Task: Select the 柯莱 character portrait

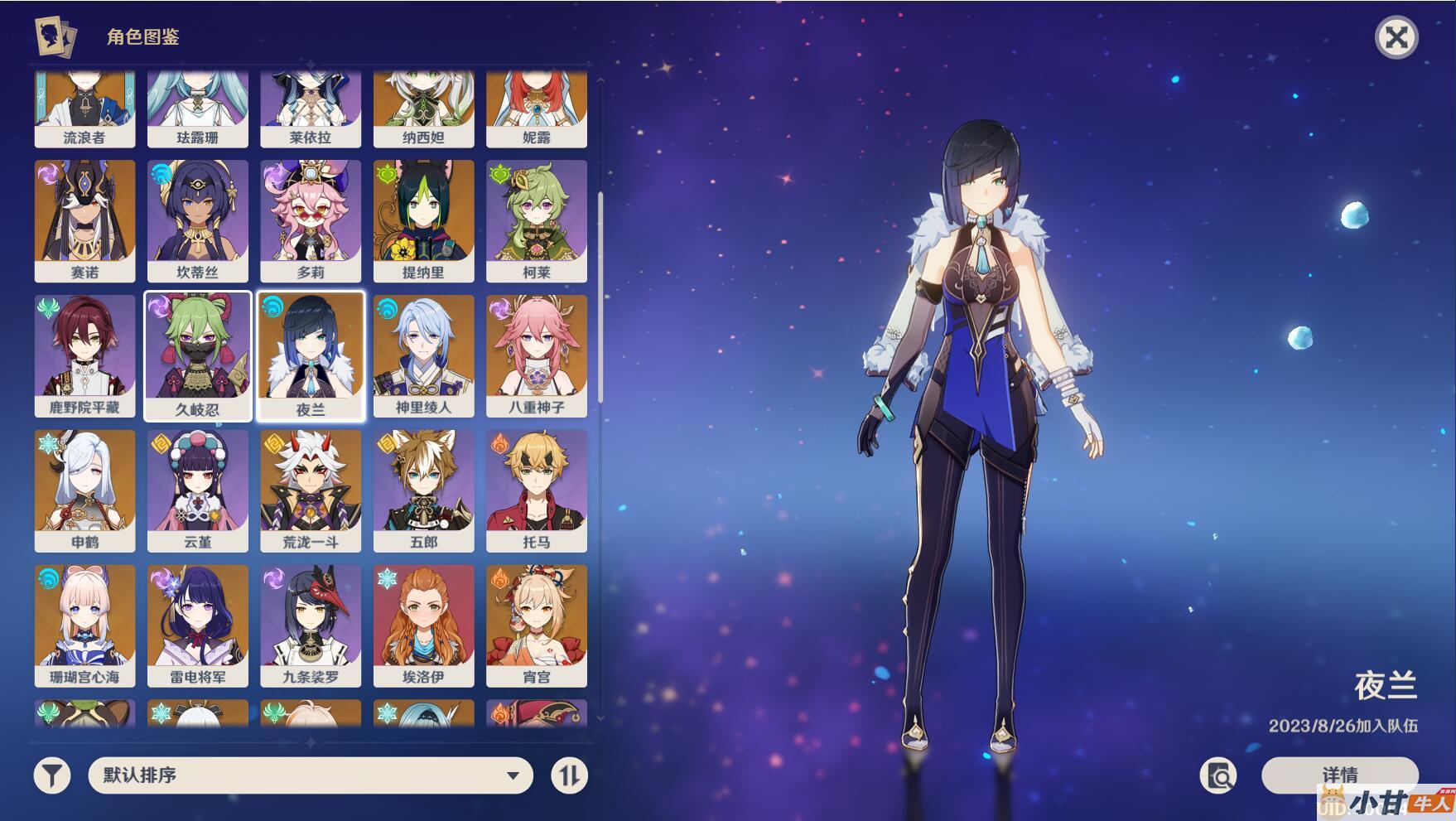Action: point(537,221)
